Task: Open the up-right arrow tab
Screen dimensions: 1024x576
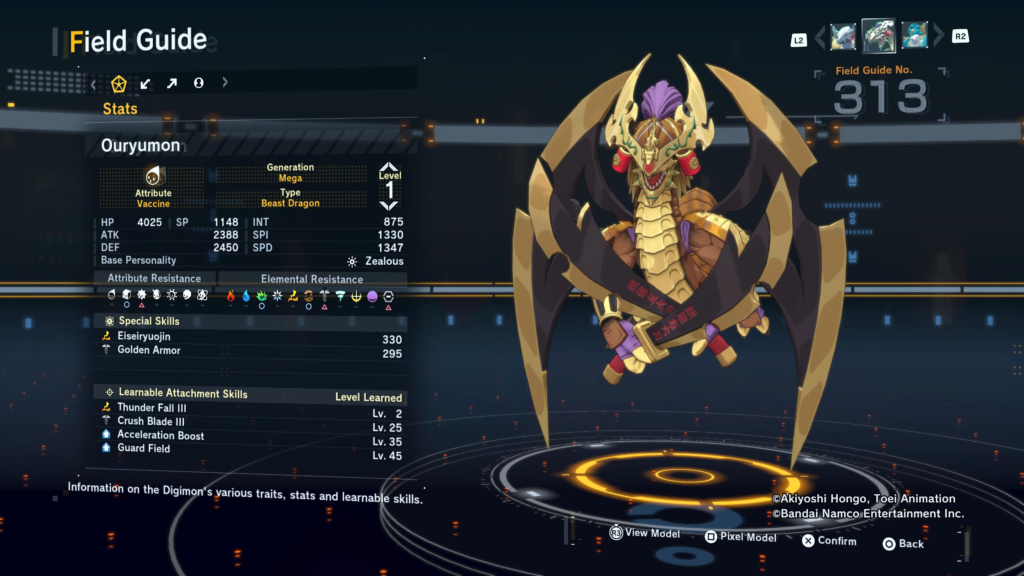Action: tap(172, 83)
